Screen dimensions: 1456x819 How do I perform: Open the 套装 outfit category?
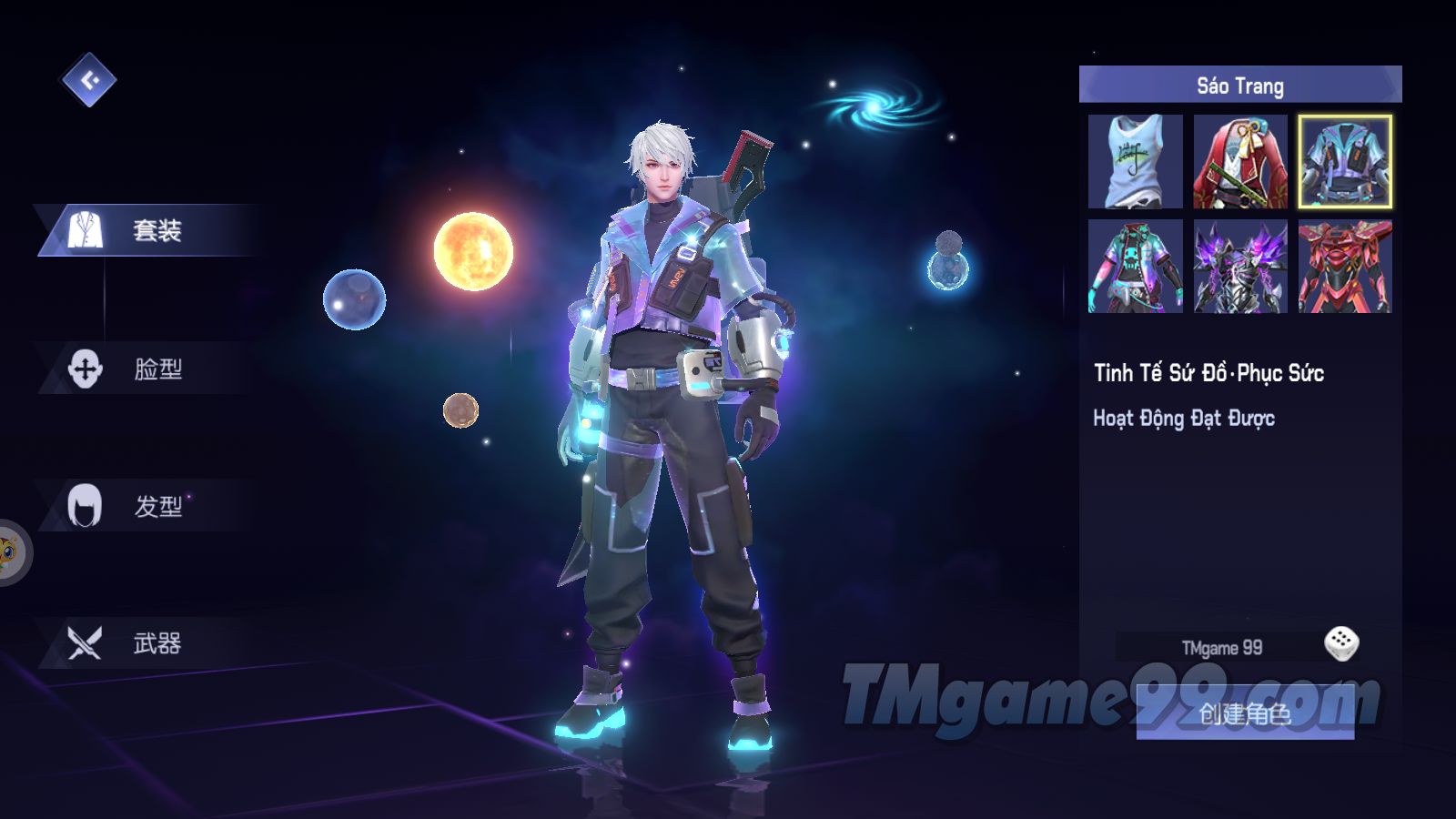pos(146,231)
